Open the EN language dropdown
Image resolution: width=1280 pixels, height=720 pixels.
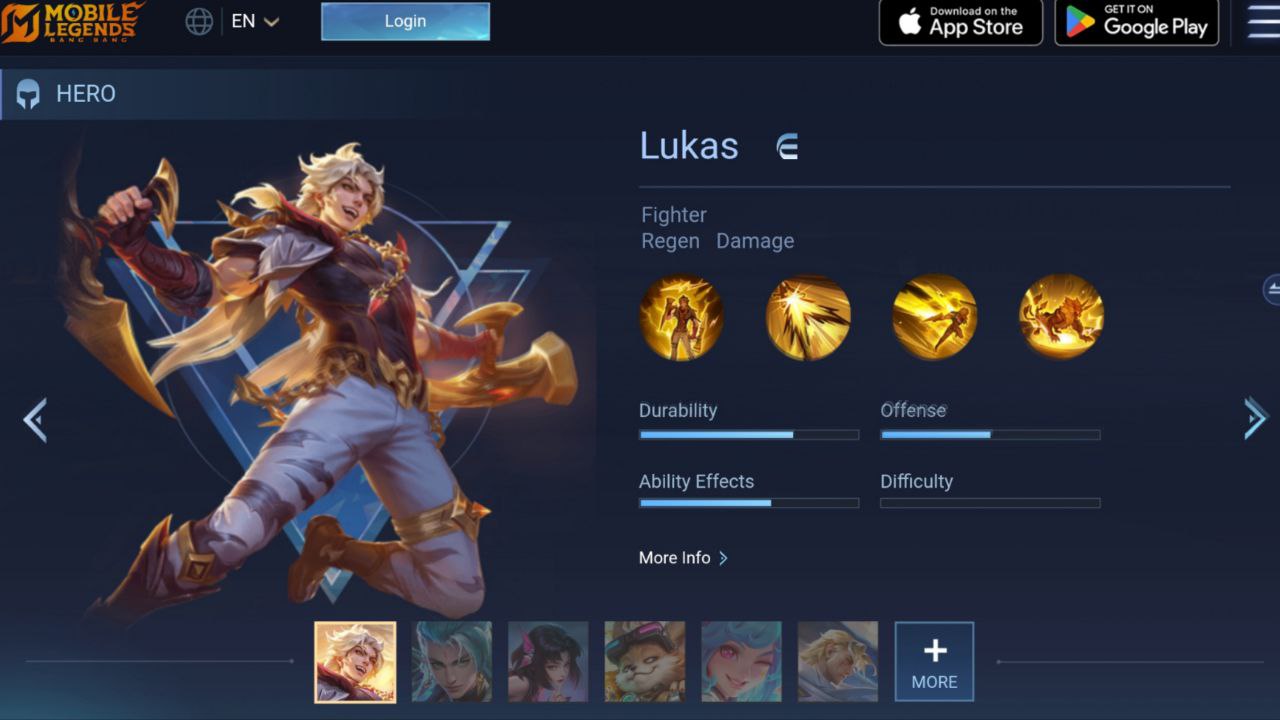point(254,21)
